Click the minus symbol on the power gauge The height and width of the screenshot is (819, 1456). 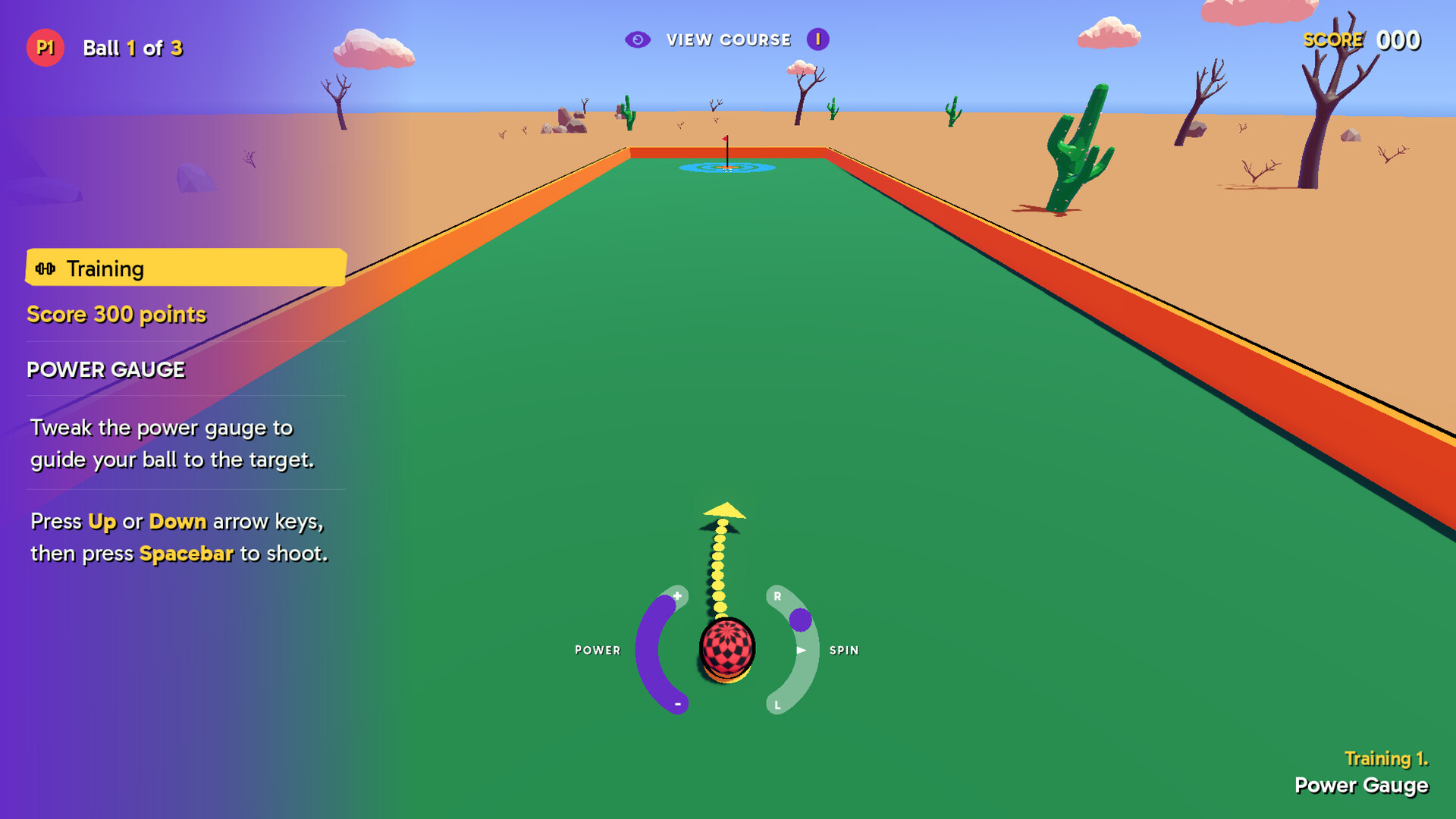(x=677, y=703)
